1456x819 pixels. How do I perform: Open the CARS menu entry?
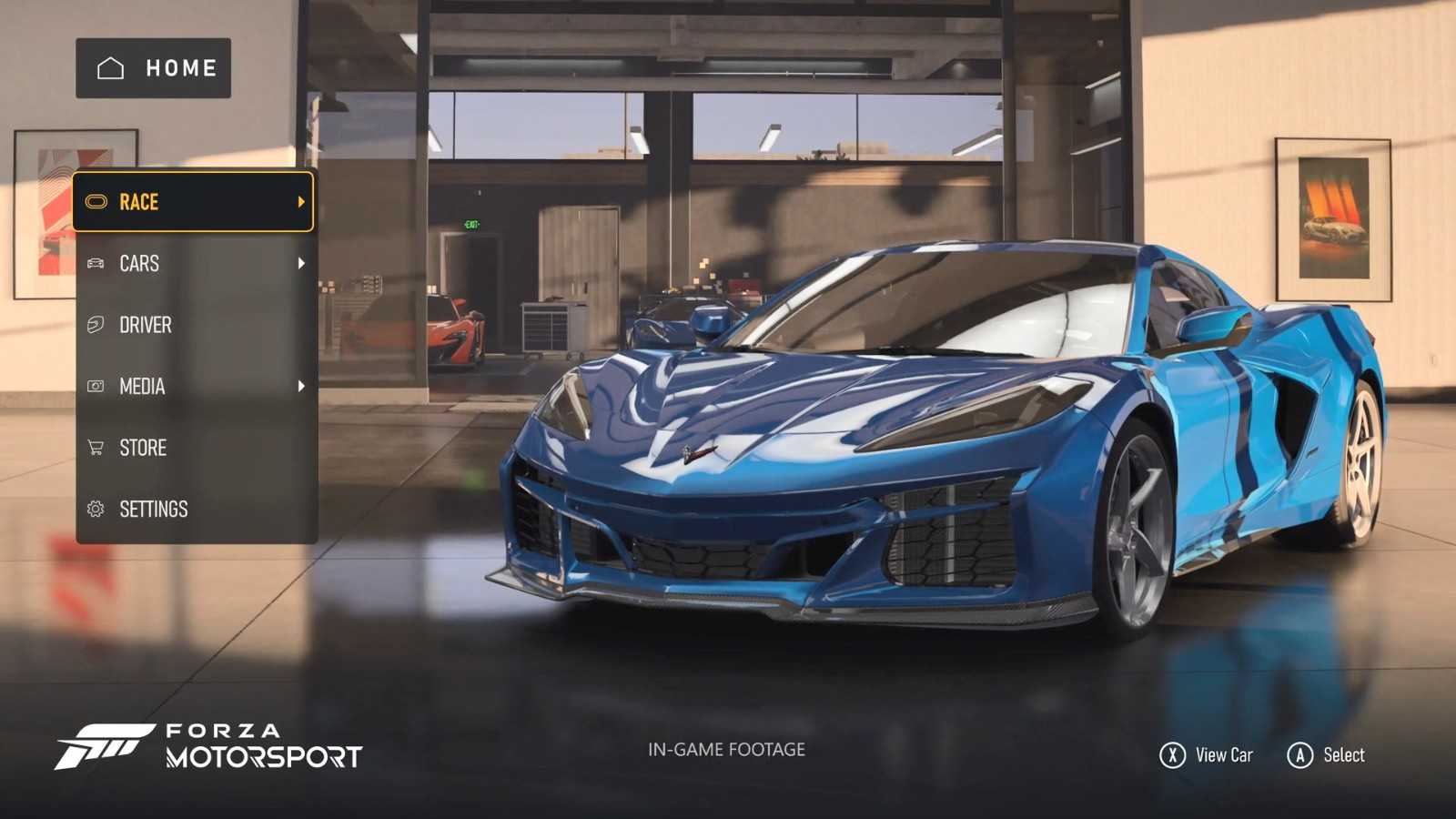click(138, 263)
